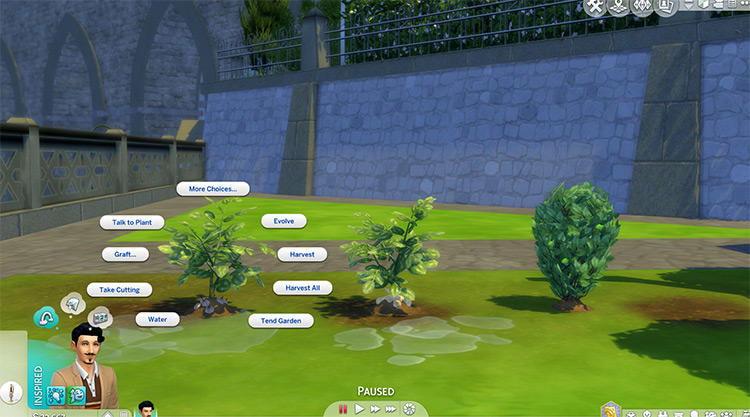The height and width of the screenshot is (417, 750).
Task: Click the small Sim portrait at the bottom
Action: tap(147, 409)
